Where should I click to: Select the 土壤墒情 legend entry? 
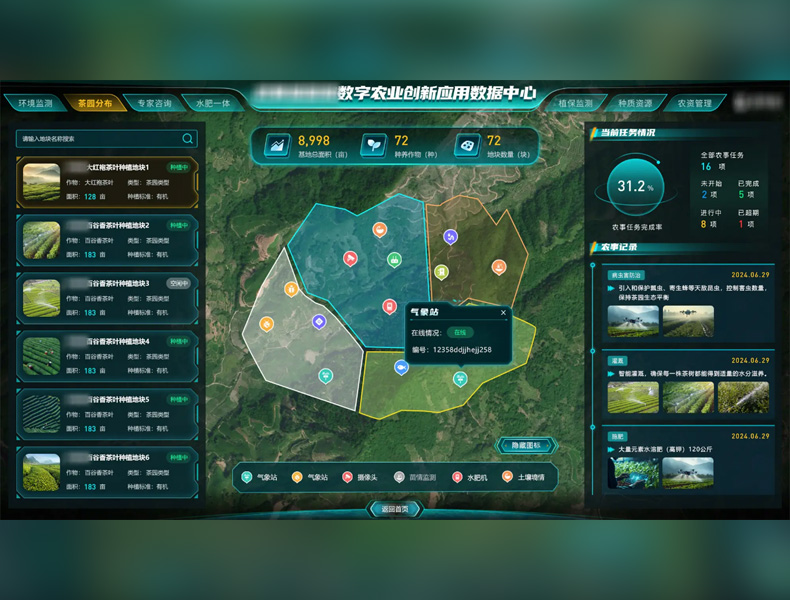coord(524,478)
